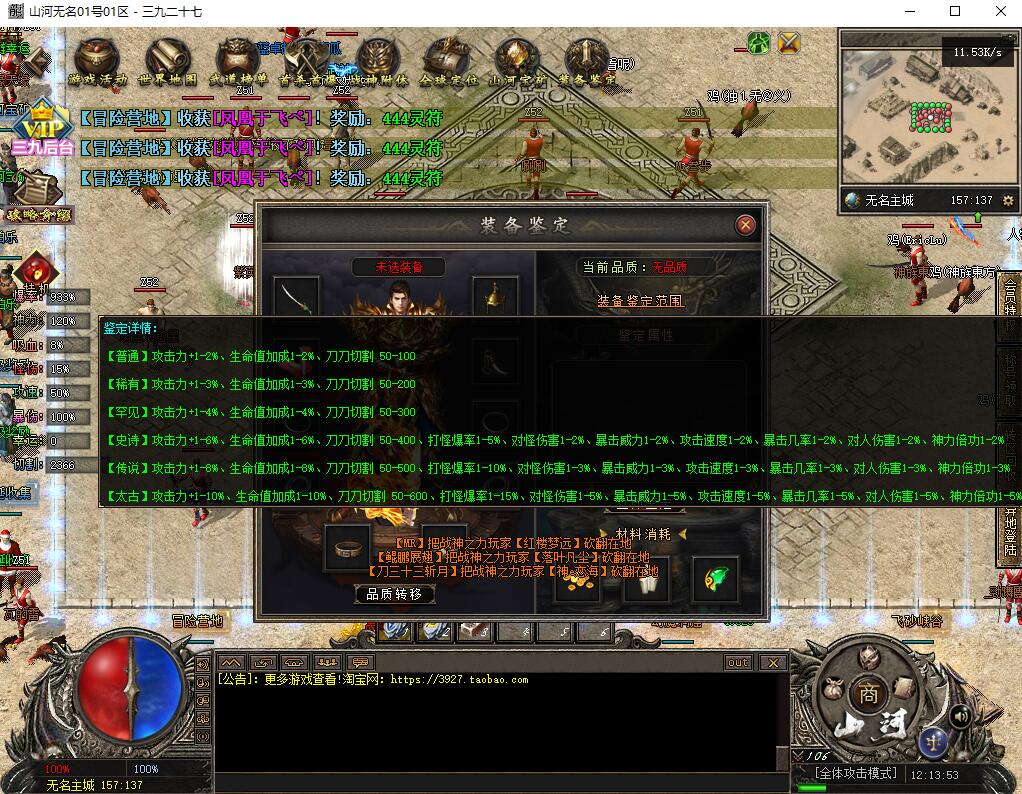Open the 装备鉴定范围 link

(x=640, y=300)
